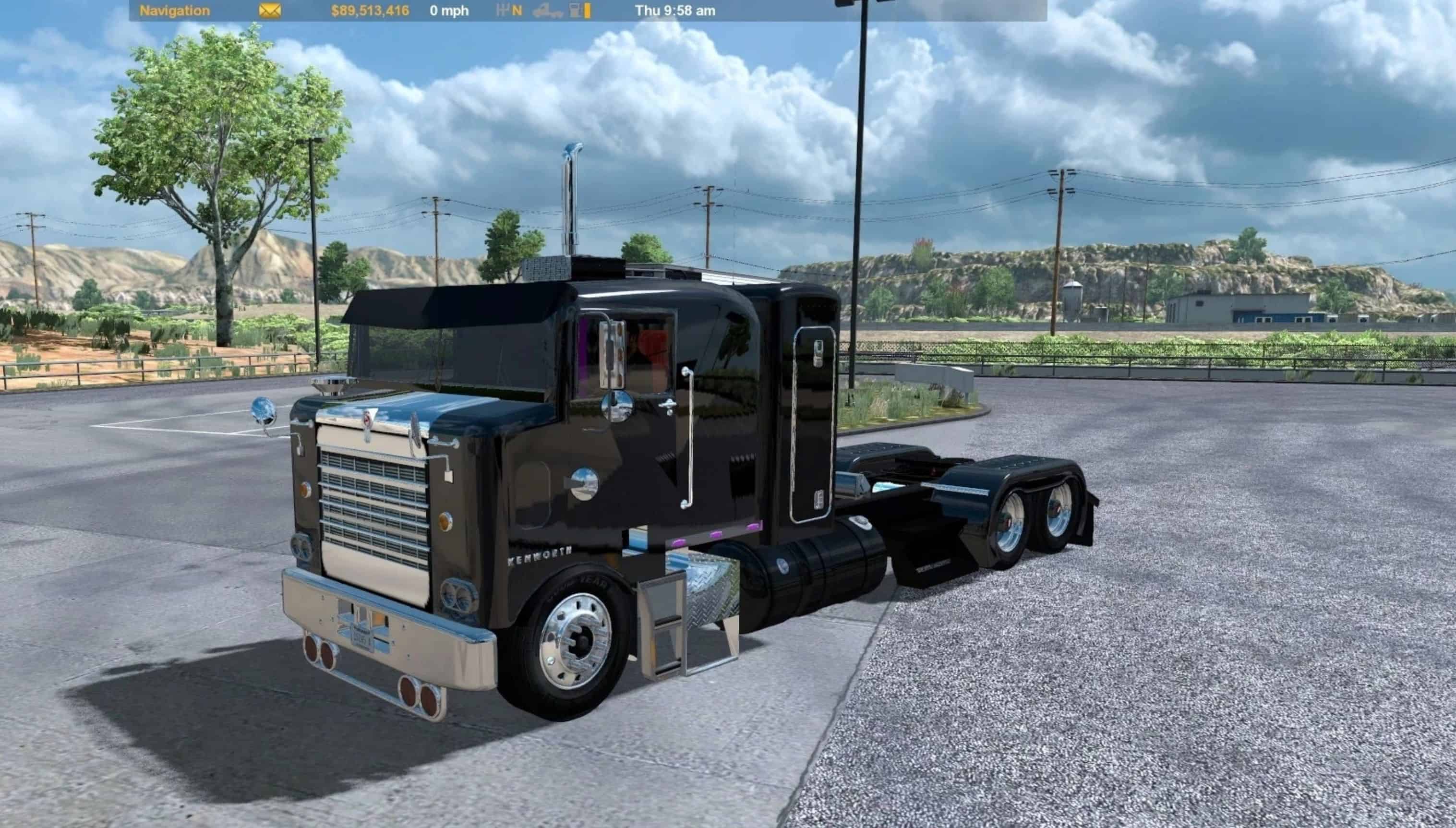
Task: Open the Navigation panel label
Action: coord(175,11)
